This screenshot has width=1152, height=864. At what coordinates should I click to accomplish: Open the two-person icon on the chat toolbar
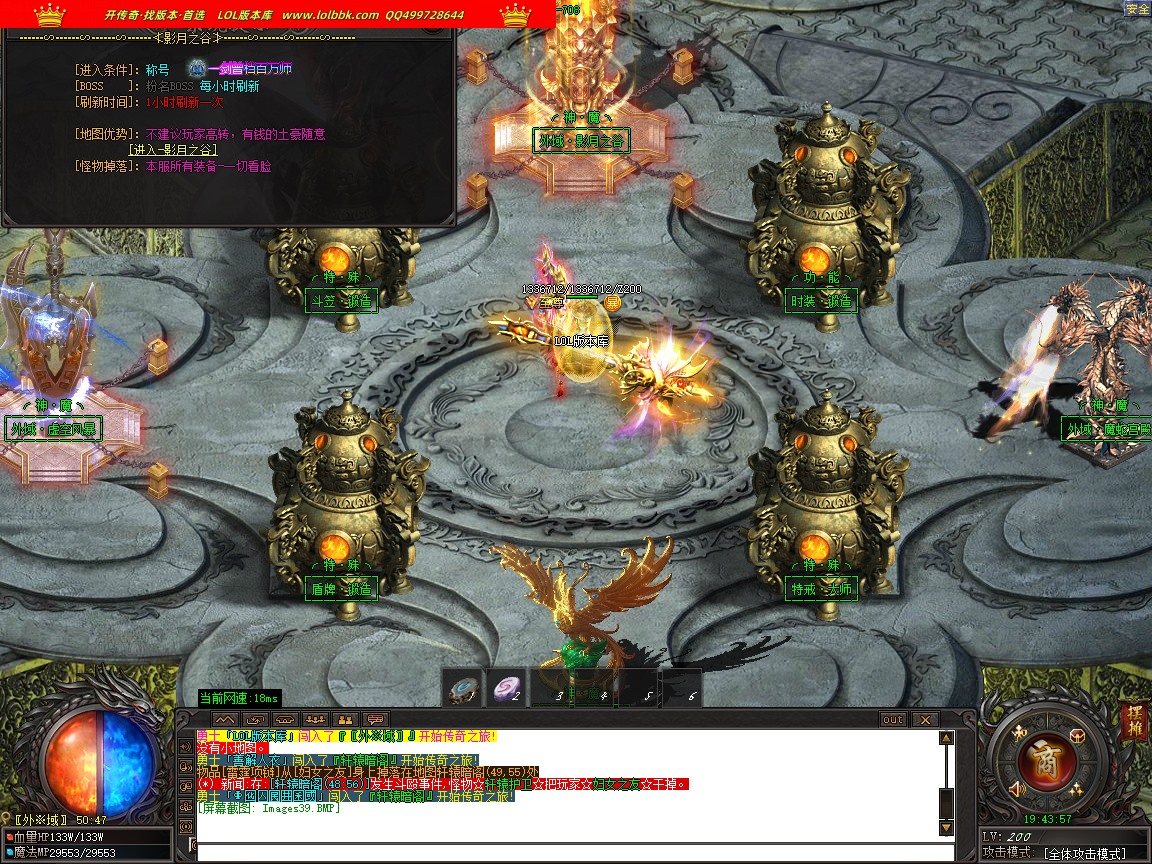pyautogui.click(x=345, y=719)
